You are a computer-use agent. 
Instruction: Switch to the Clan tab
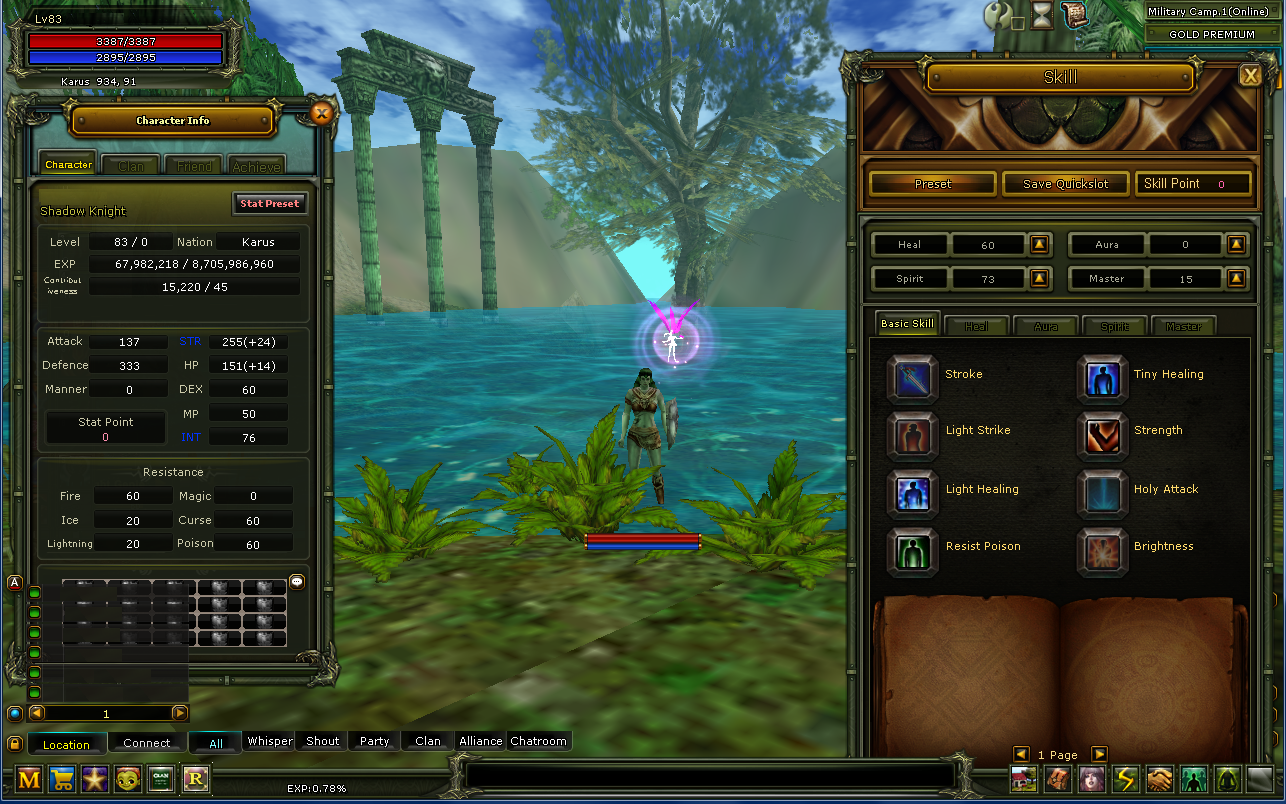[x=131, y=166]
